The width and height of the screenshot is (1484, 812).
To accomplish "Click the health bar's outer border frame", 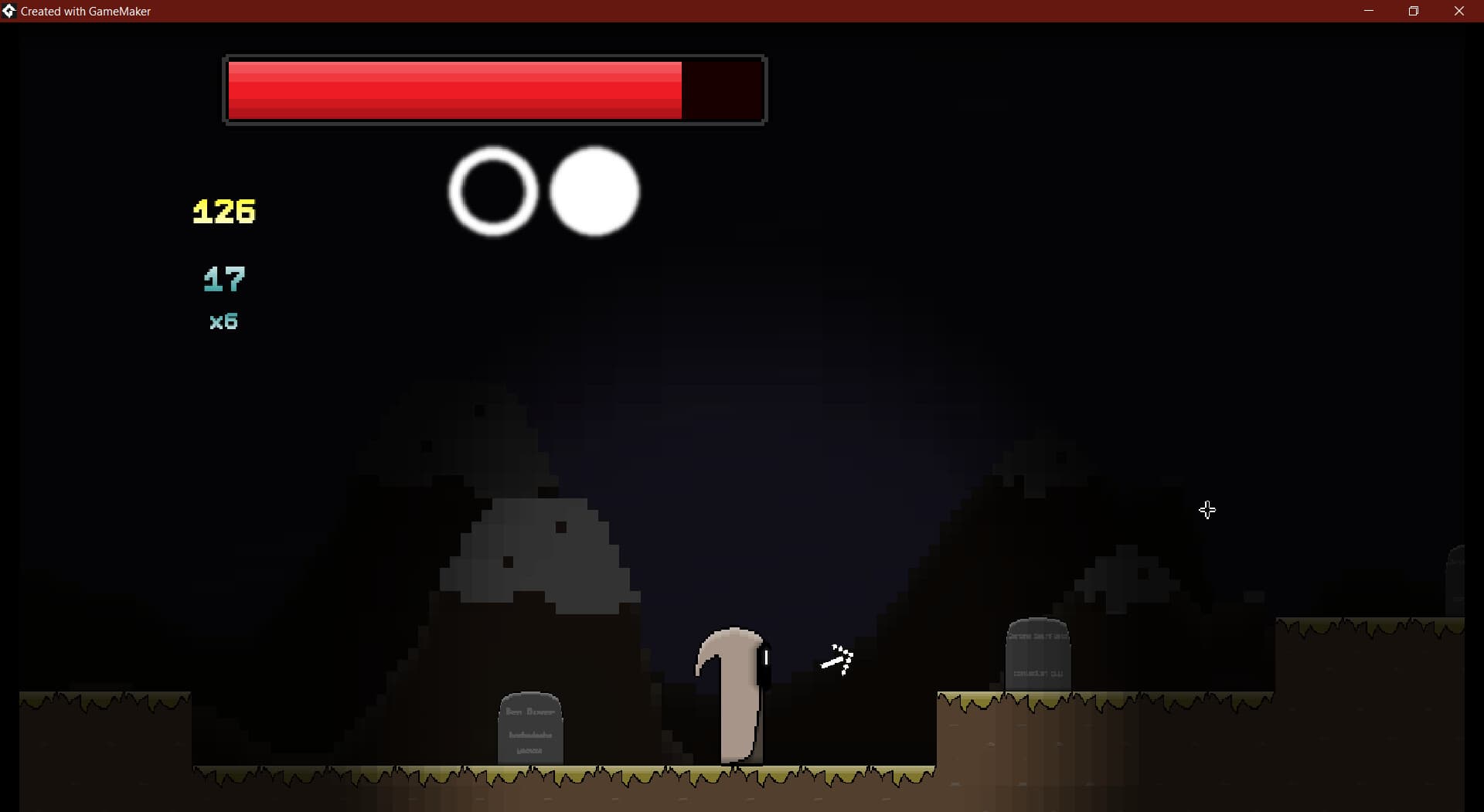I will (x=495, y=56).
